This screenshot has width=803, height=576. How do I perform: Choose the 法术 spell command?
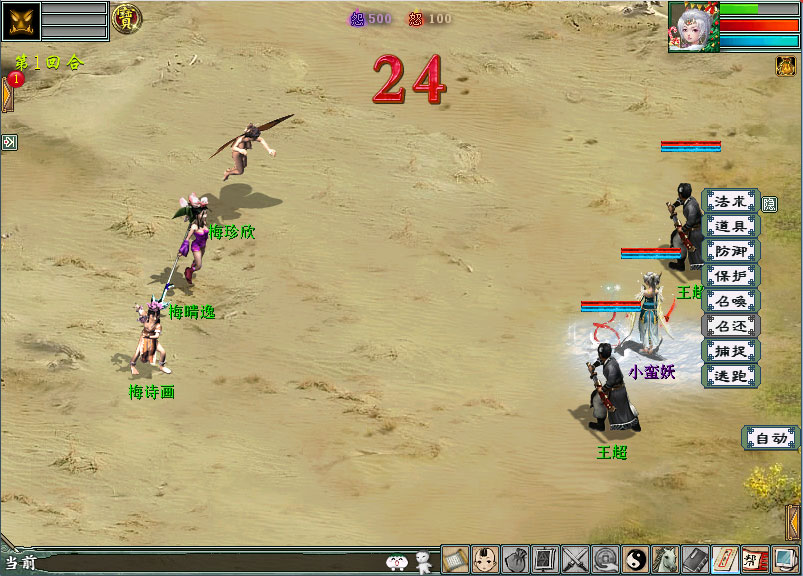[731, 202]
